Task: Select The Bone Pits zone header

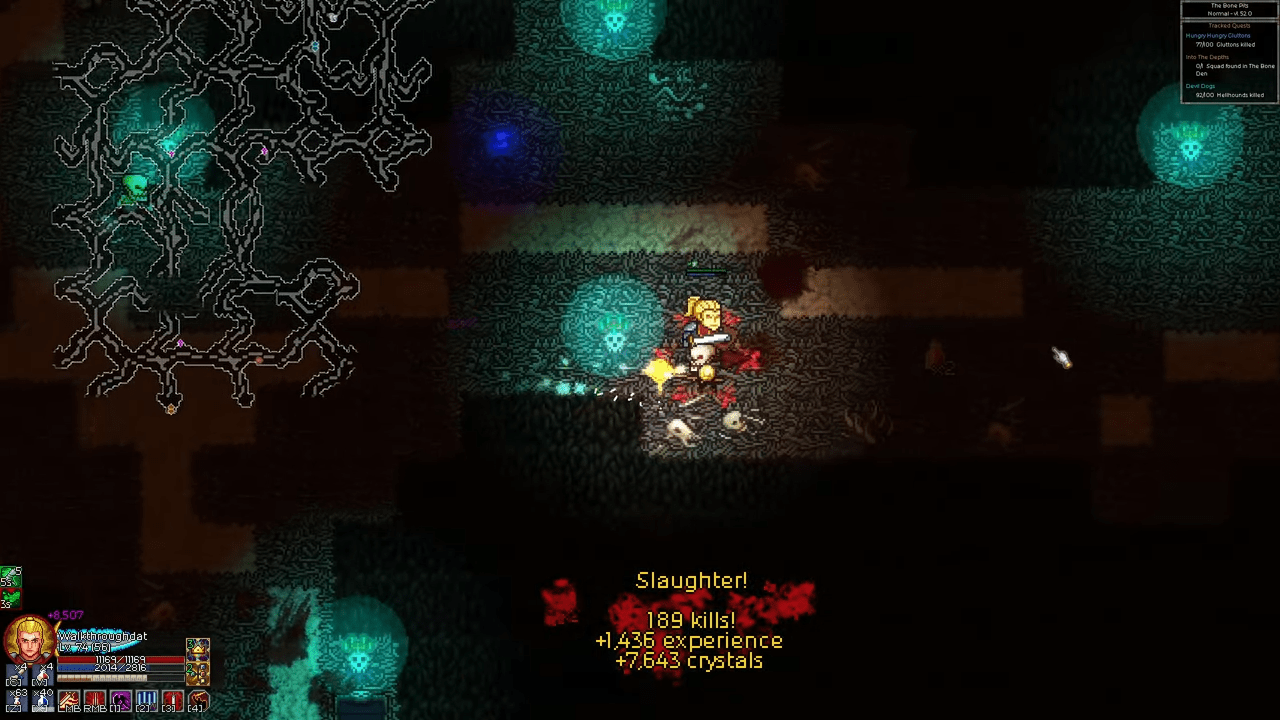Action: pyautogui.click(x=1229, y=7)
